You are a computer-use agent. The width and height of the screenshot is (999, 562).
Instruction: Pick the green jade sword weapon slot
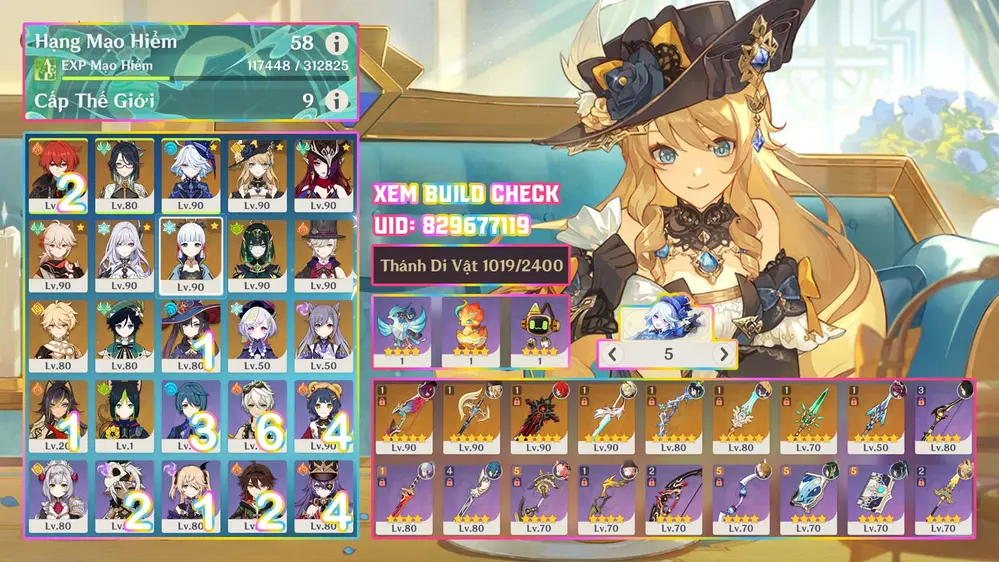click(x=808, y=418)
